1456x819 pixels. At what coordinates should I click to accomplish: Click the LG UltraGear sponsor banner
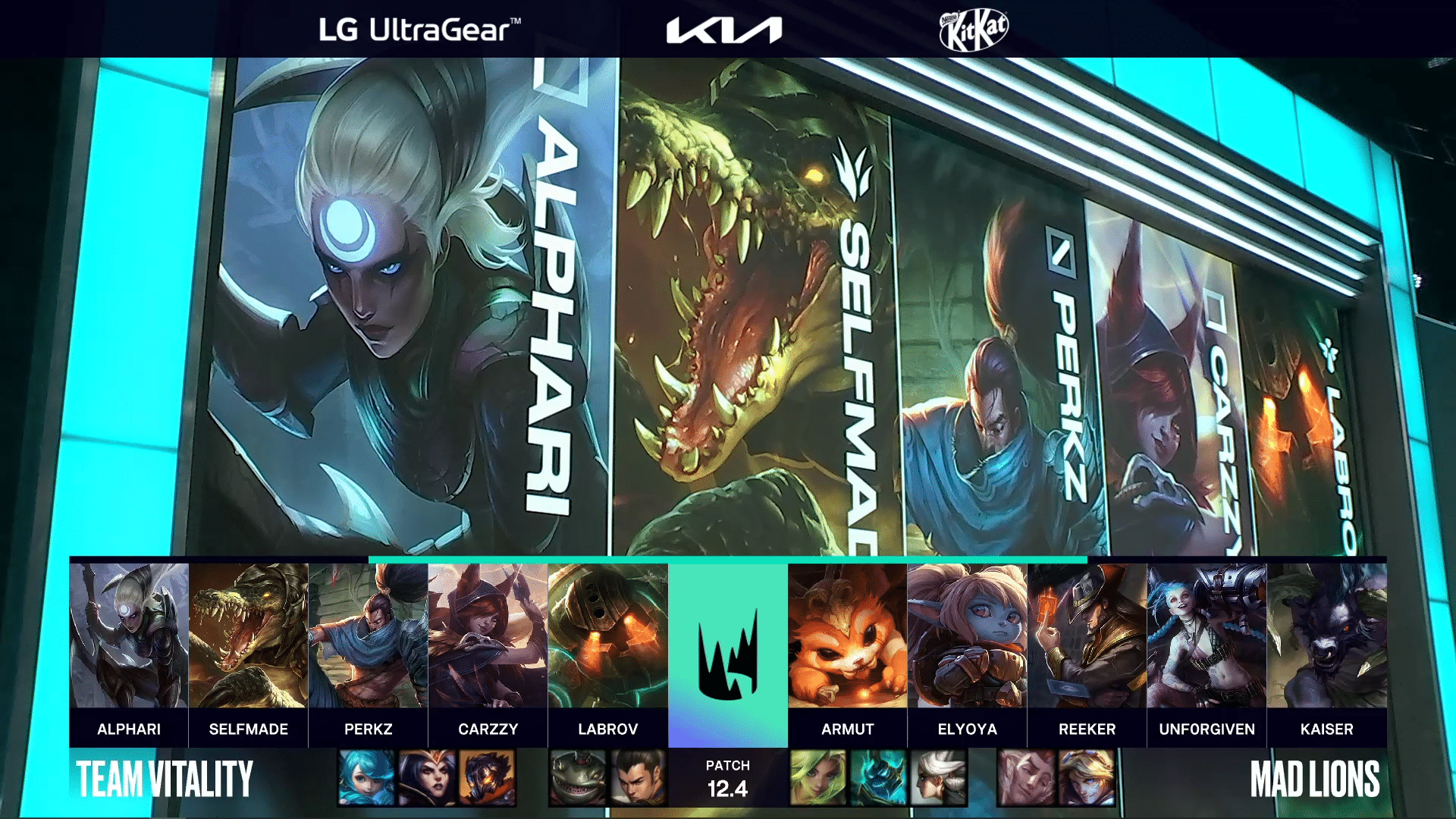coord(419,30)
